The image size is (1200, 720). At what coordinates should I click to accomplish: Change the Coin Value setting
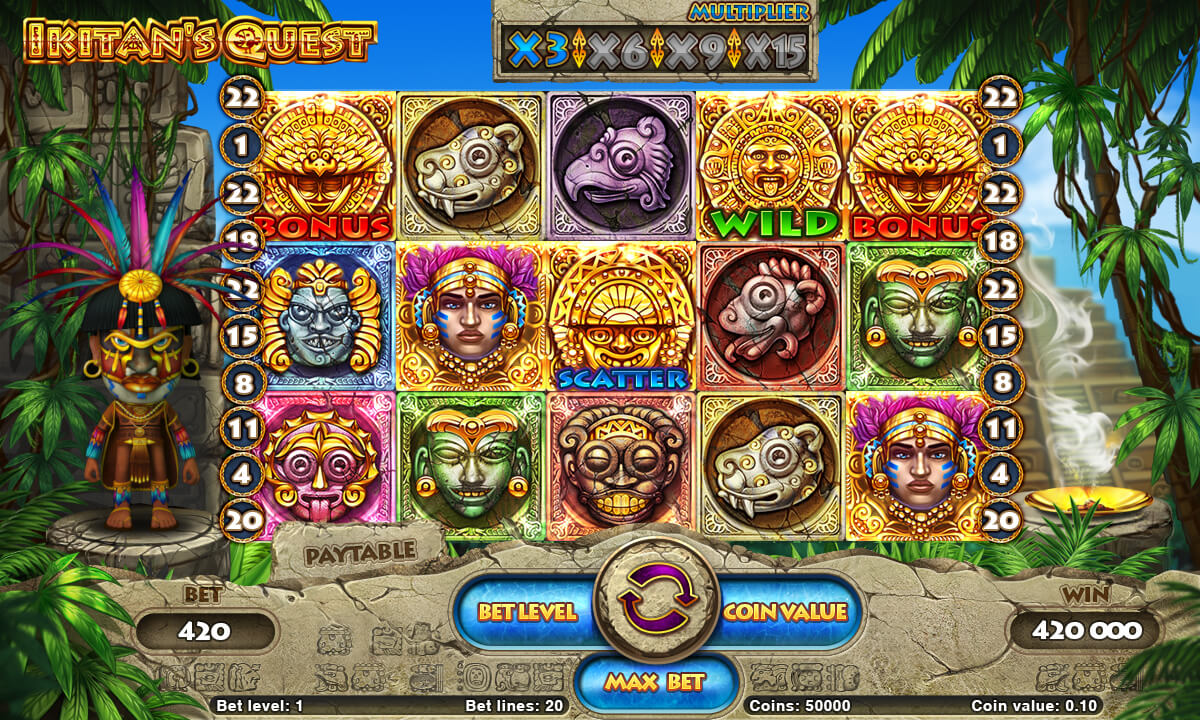785,612
